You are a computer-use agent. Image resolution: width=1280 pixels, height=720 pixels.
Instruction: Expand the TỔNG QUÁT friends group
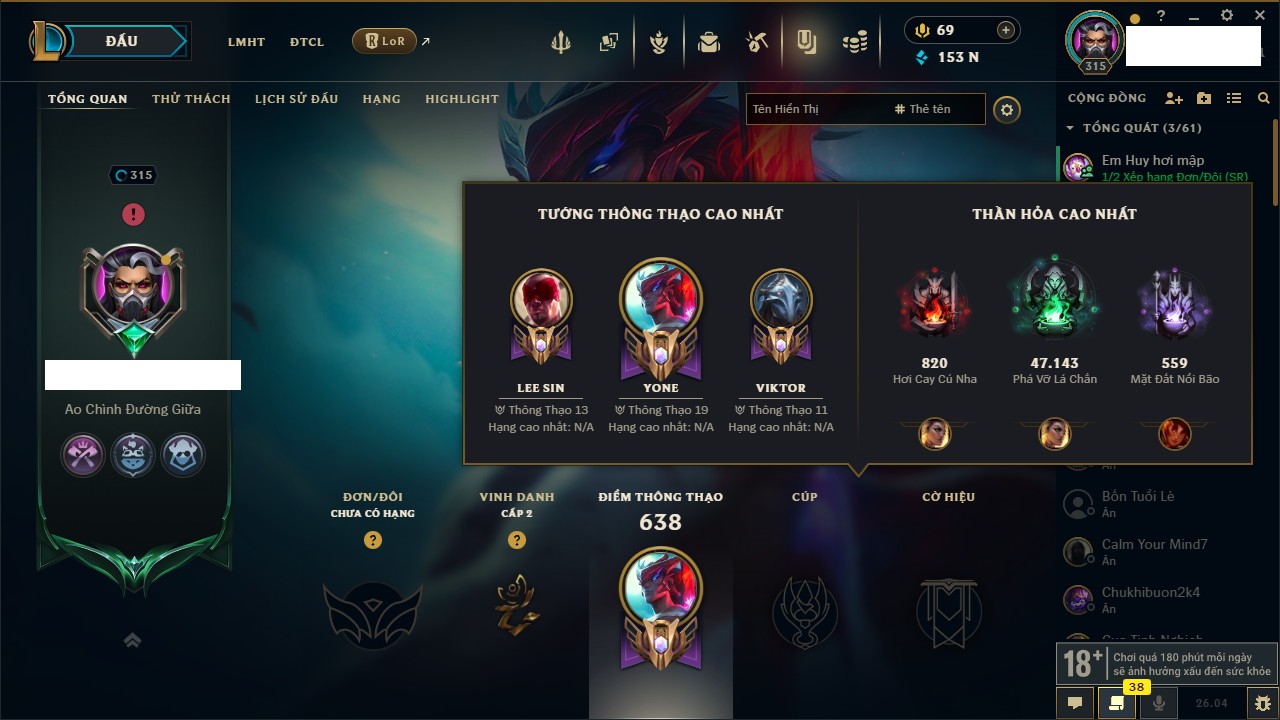(x=1070, y=128)
